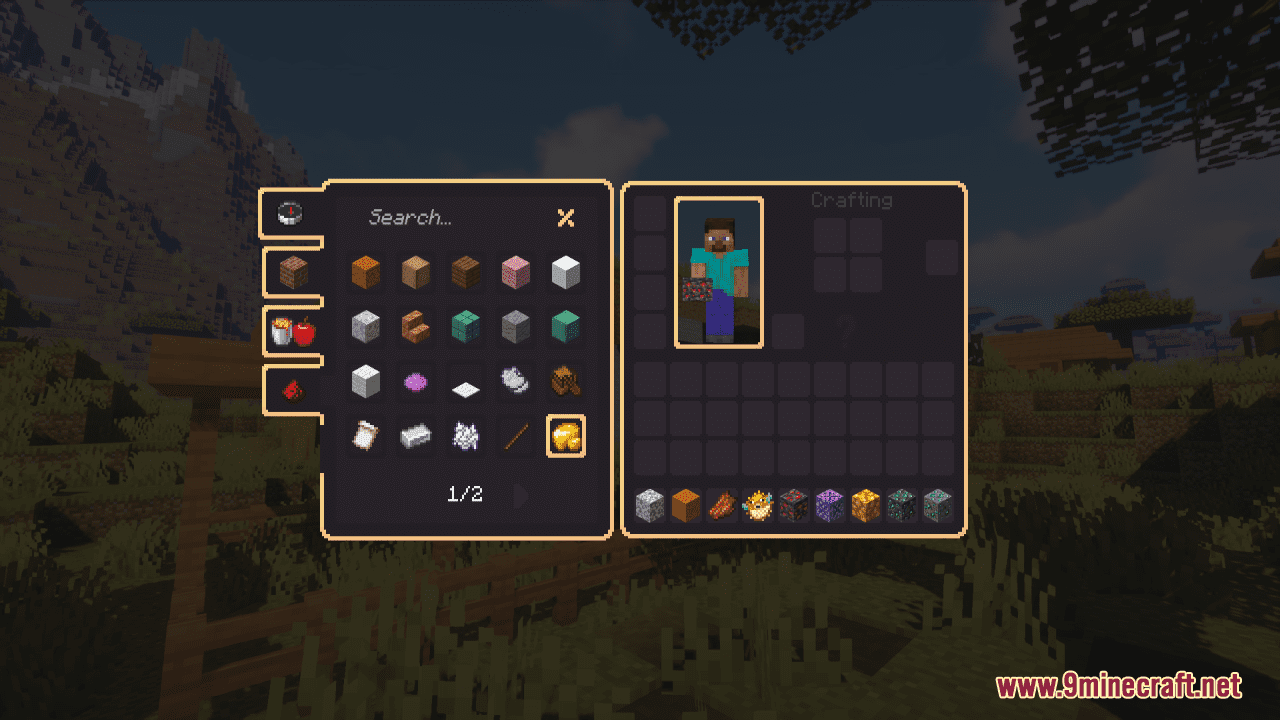Choose the teal prismarine bricks block

(465, 326)
